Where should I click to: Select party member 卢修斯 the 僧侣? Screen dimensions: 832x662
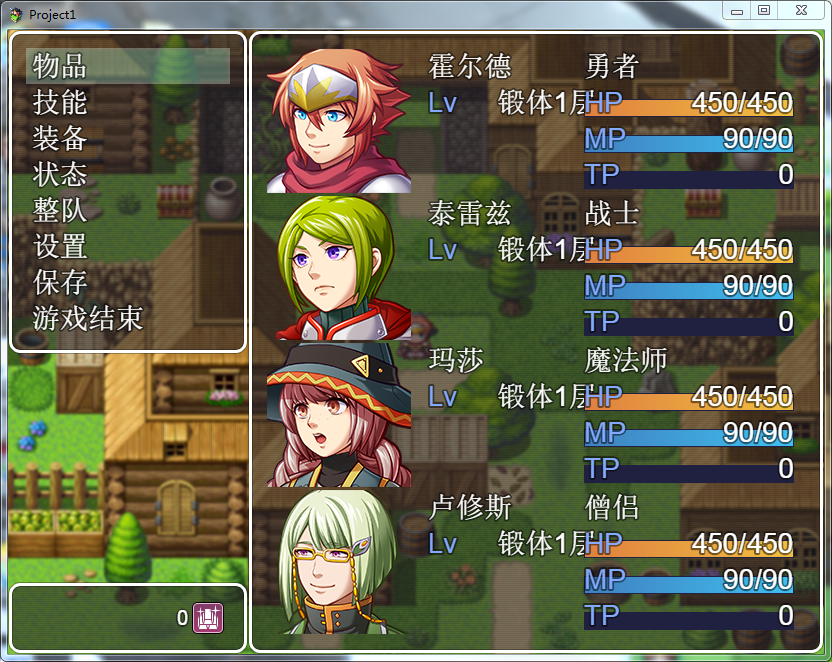(x=535, y=561)
